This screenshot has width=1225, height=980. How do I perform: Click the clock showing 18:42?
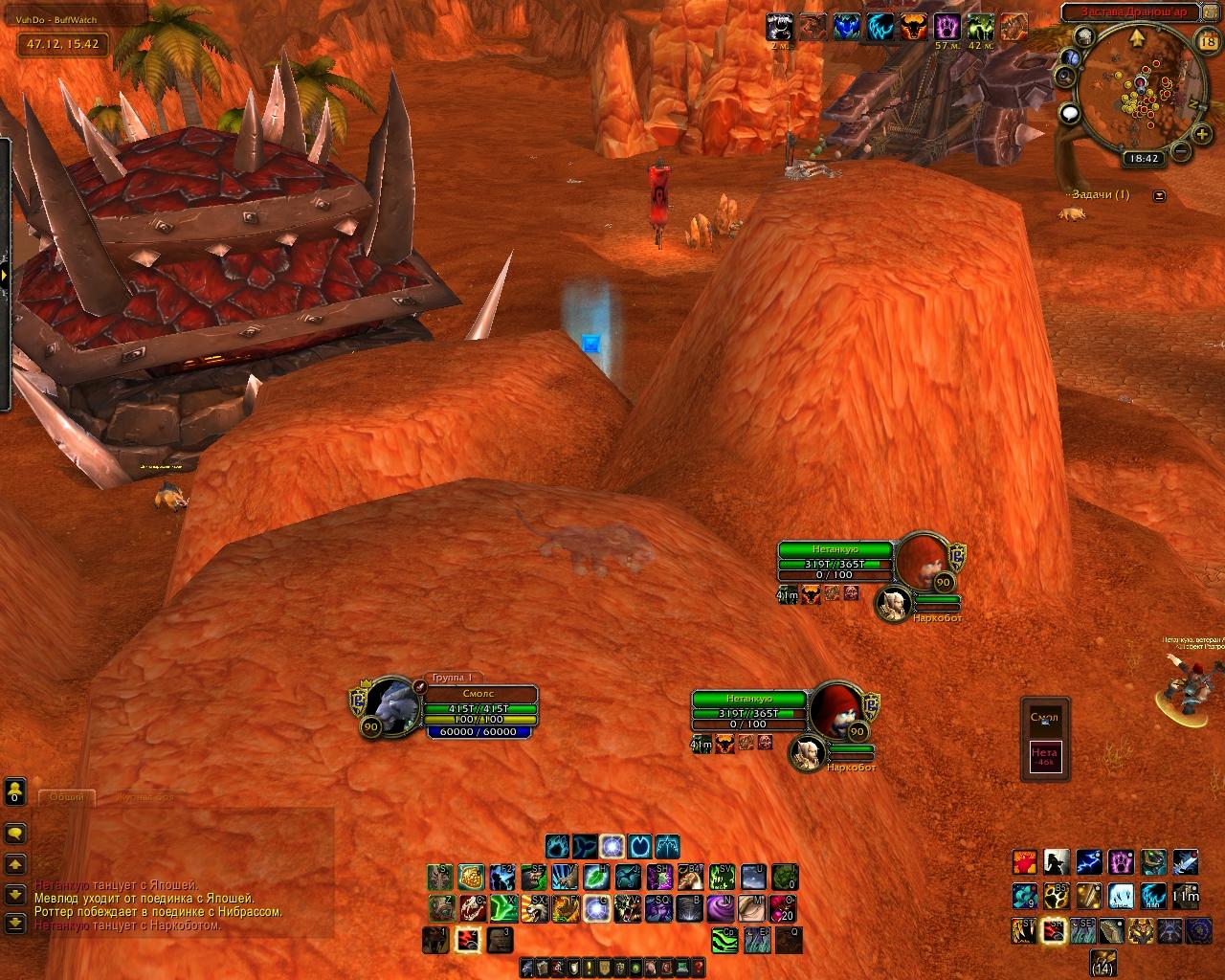(x=1144, y=159)
